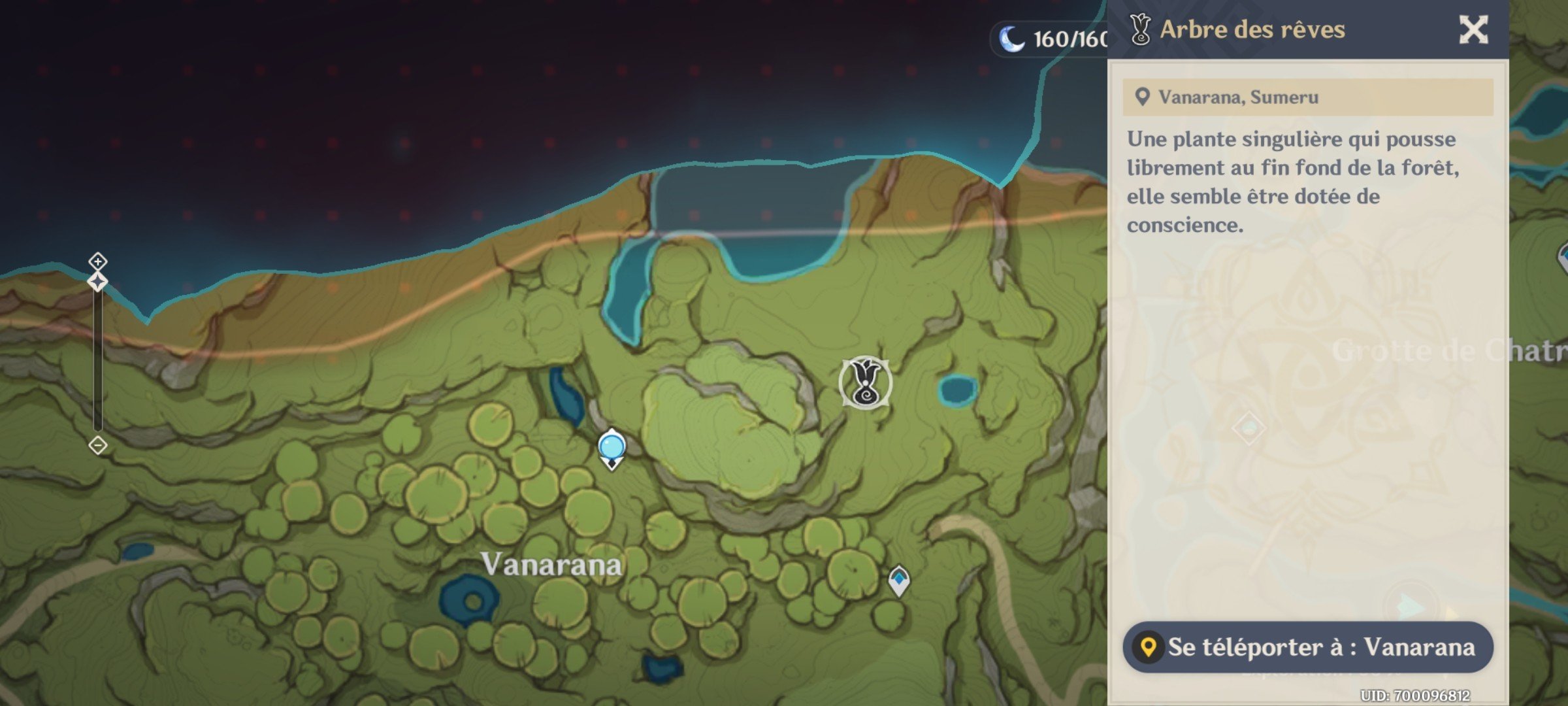
Task: Select the Arbre des rêves map marker
Action: coord(866,383)
